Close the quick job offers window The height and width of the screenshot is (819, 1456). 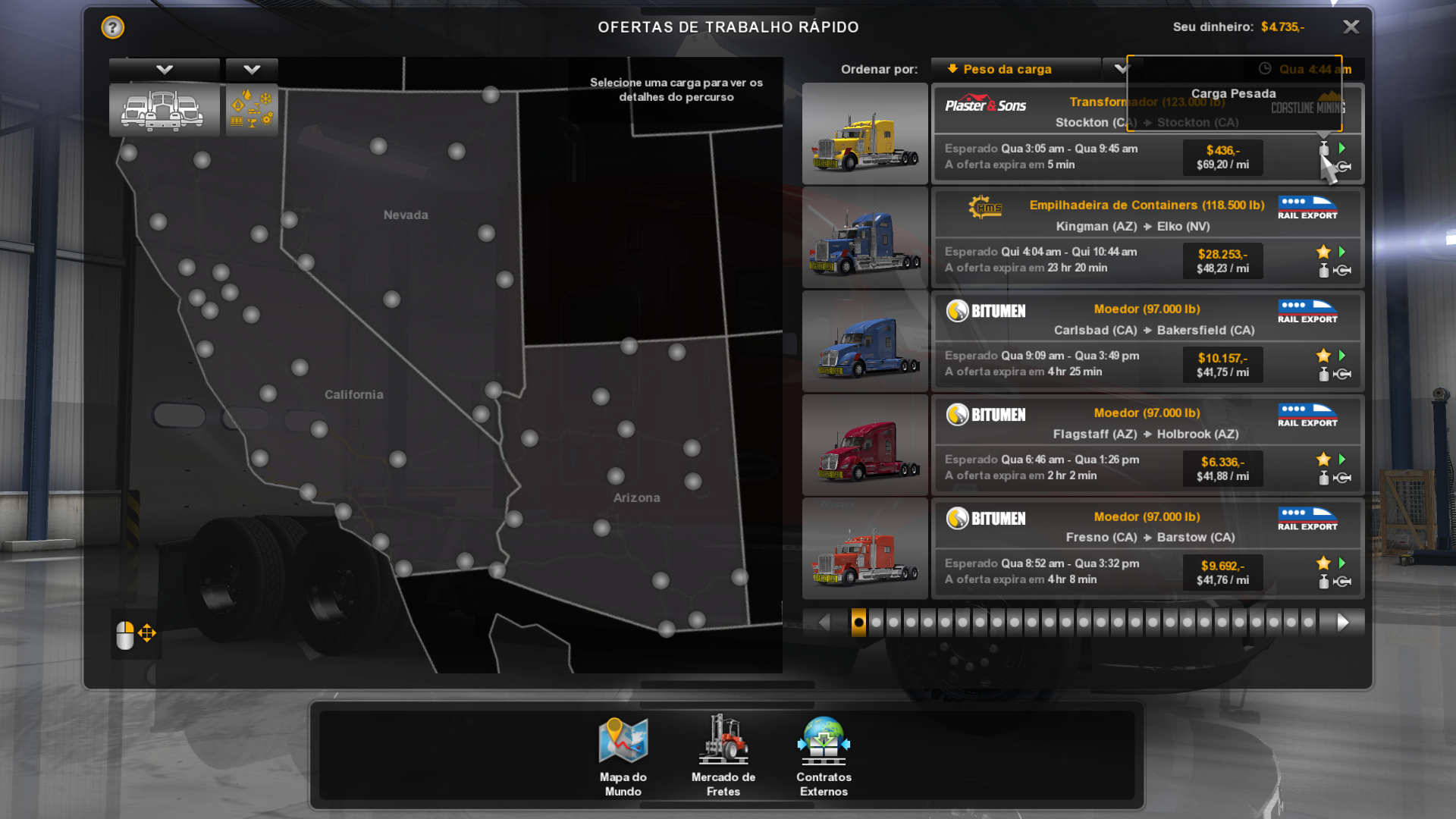(x=1351, y=27)
